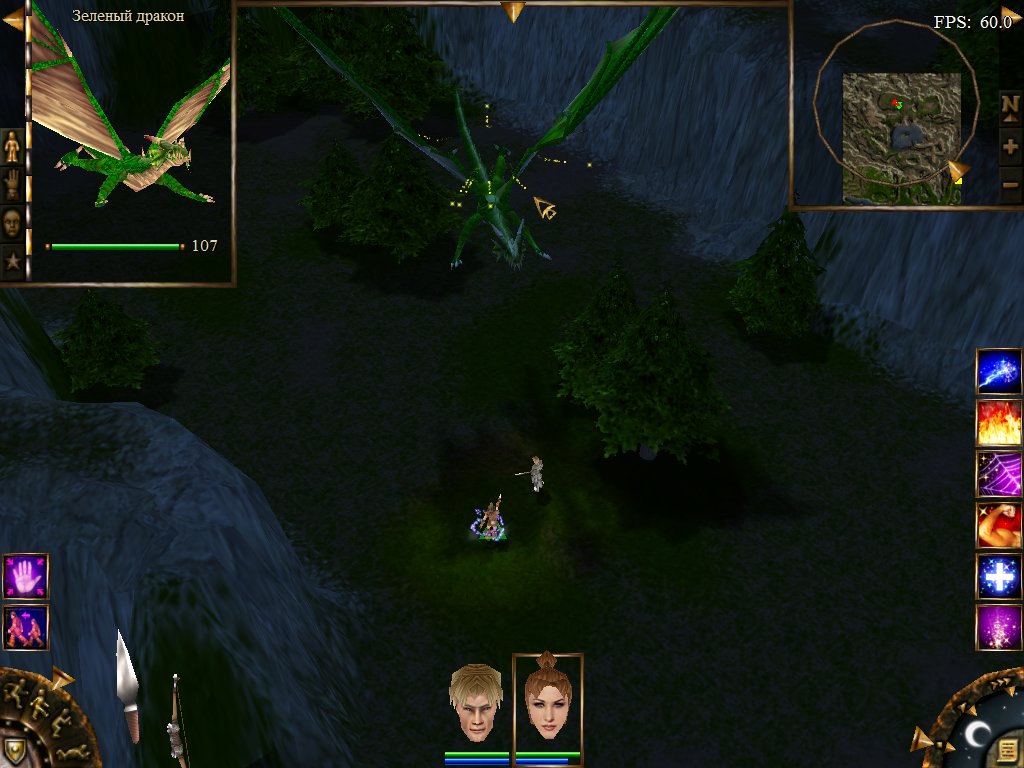Select the purple web spell
This screenshot has height=768, width=1024.
998,474
